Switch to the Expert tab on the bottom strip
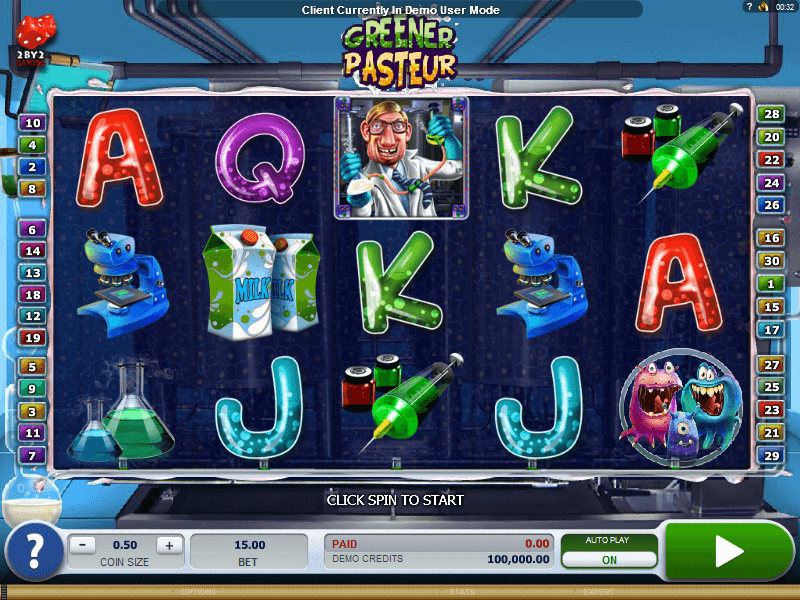The image size is (800, 600). pyautogui.click(x=601, y=592)
